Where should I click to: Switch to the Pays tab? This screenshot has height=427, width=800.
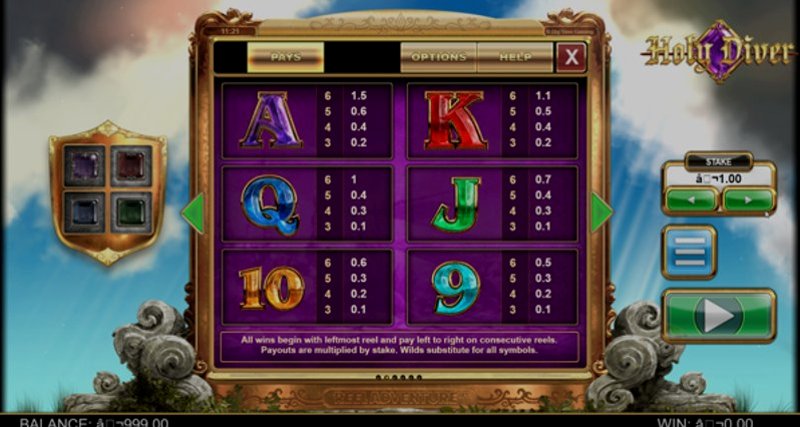coord(285,57)
